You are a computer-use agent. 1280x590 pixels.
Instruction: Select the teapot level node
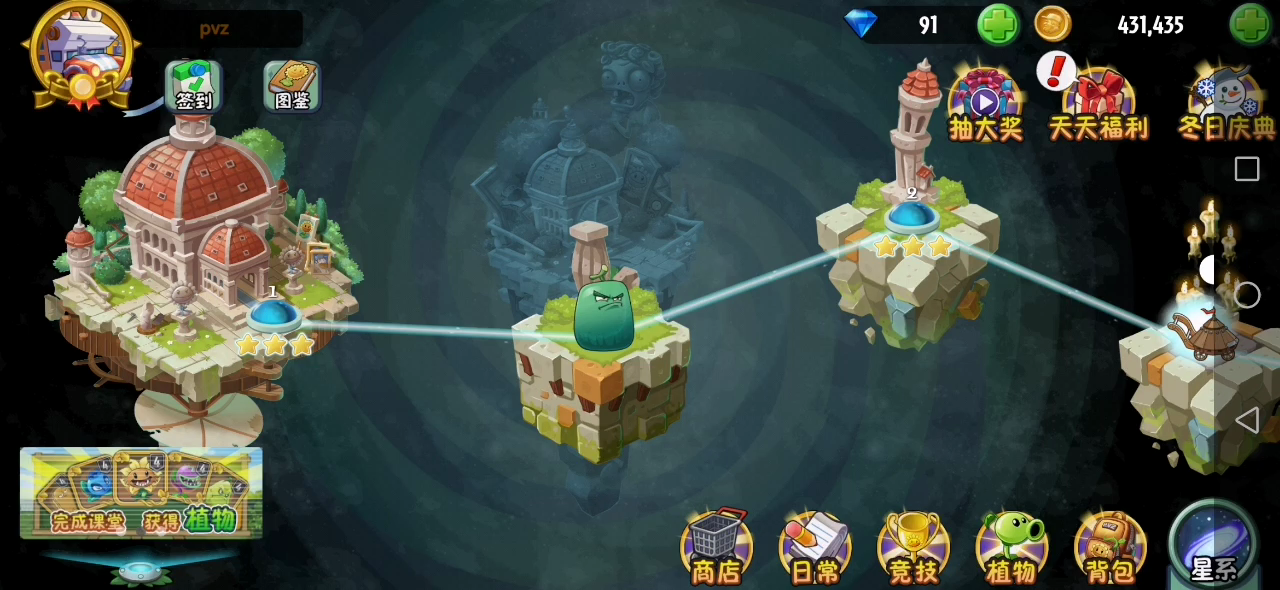coord(1206,335)
